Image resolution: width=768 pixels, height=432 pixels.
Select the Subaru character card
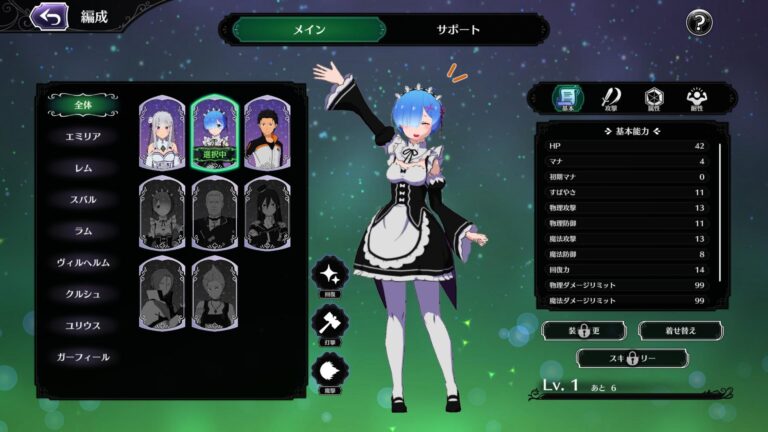[x=267, y=133]
